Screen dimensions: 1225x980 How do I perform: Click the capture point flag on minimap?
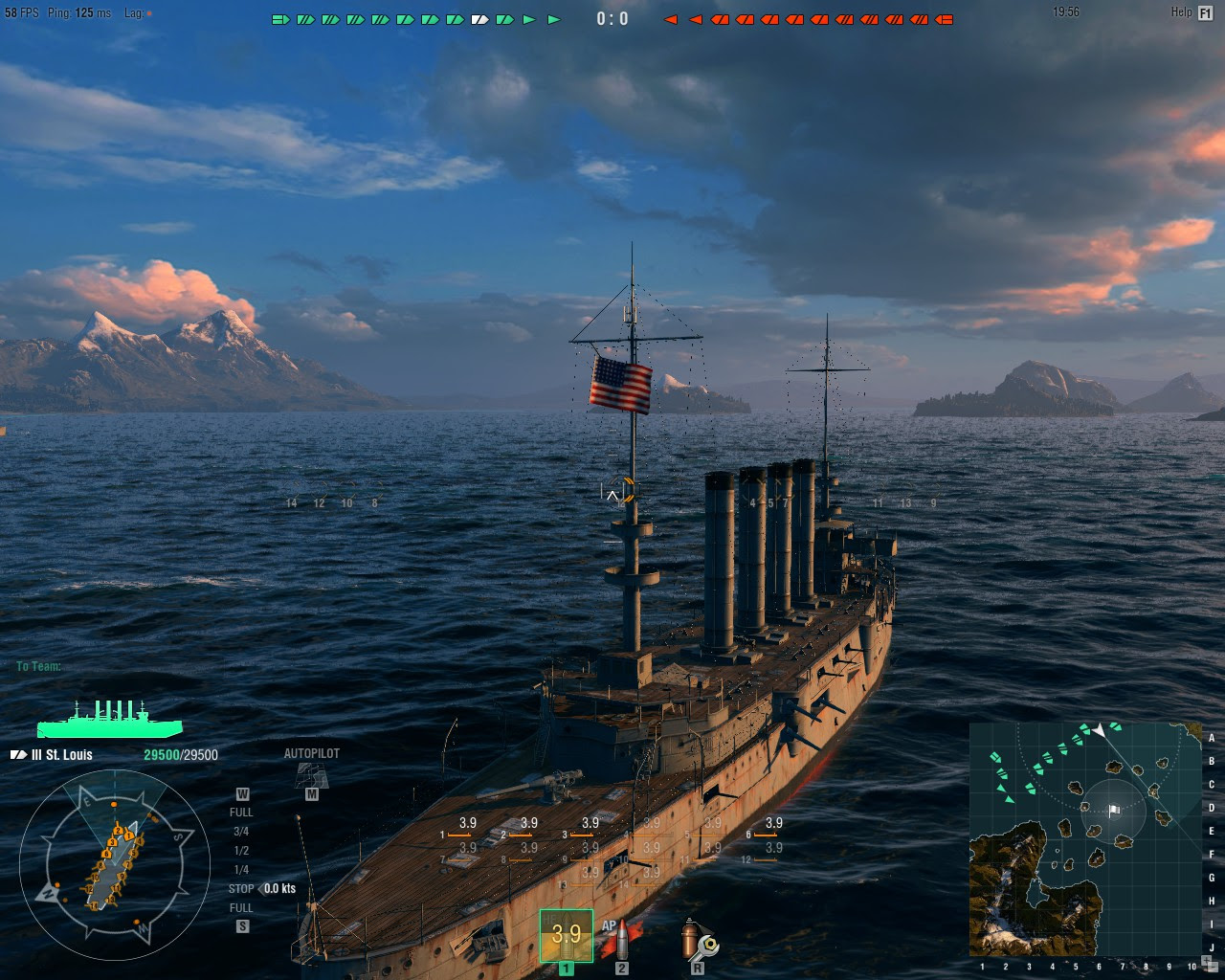[1113, 811]
